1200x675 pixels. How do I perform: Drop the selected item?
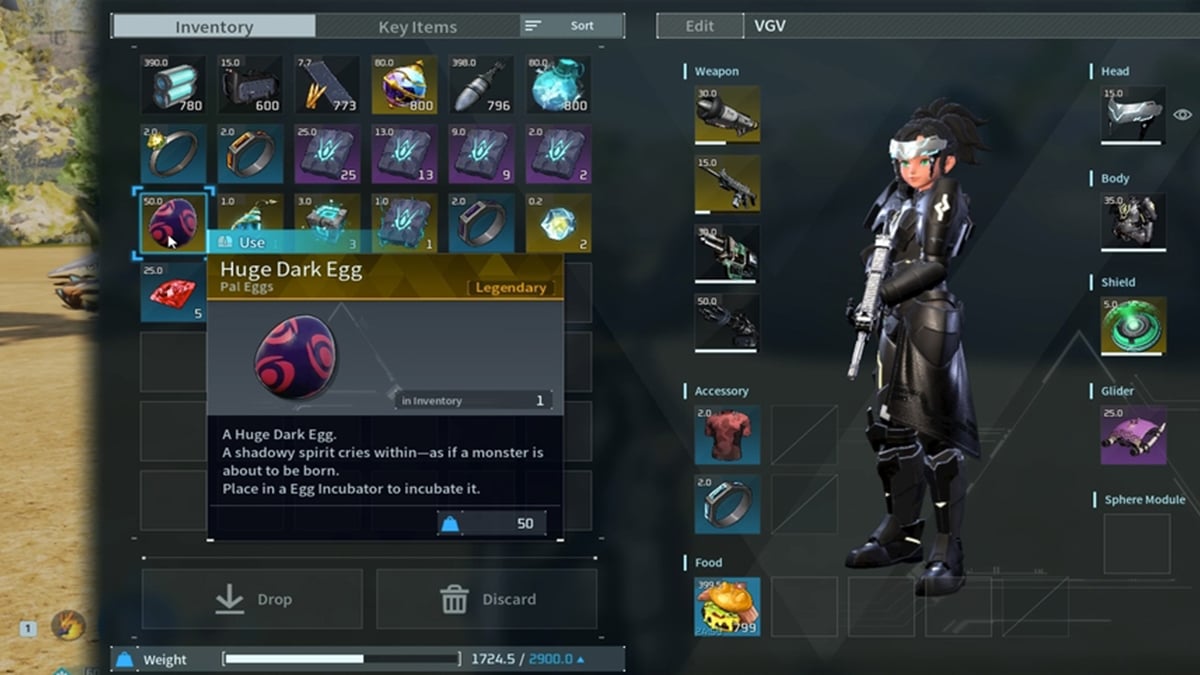pos(252,599)
